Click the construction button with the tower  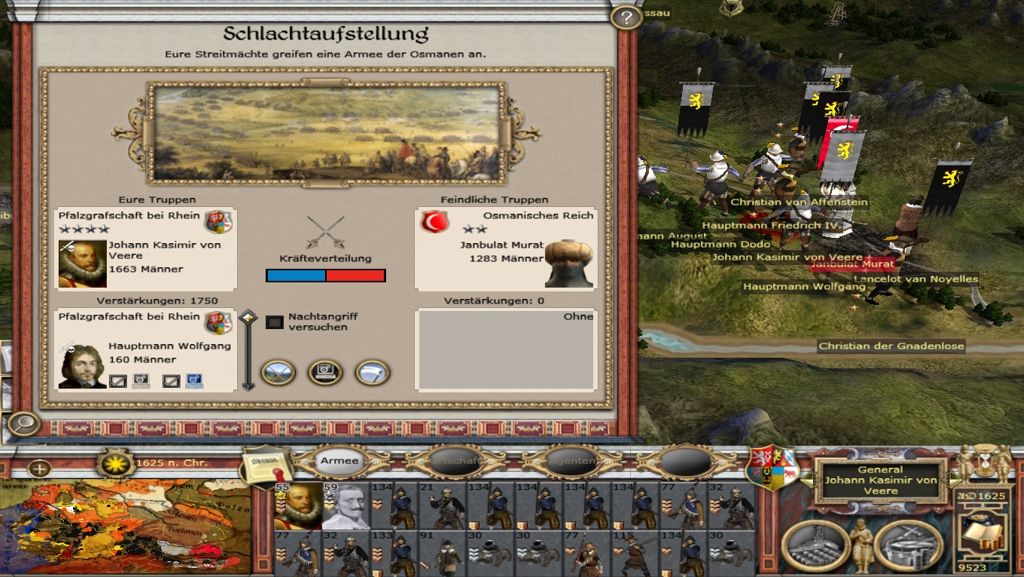(815, 544)
